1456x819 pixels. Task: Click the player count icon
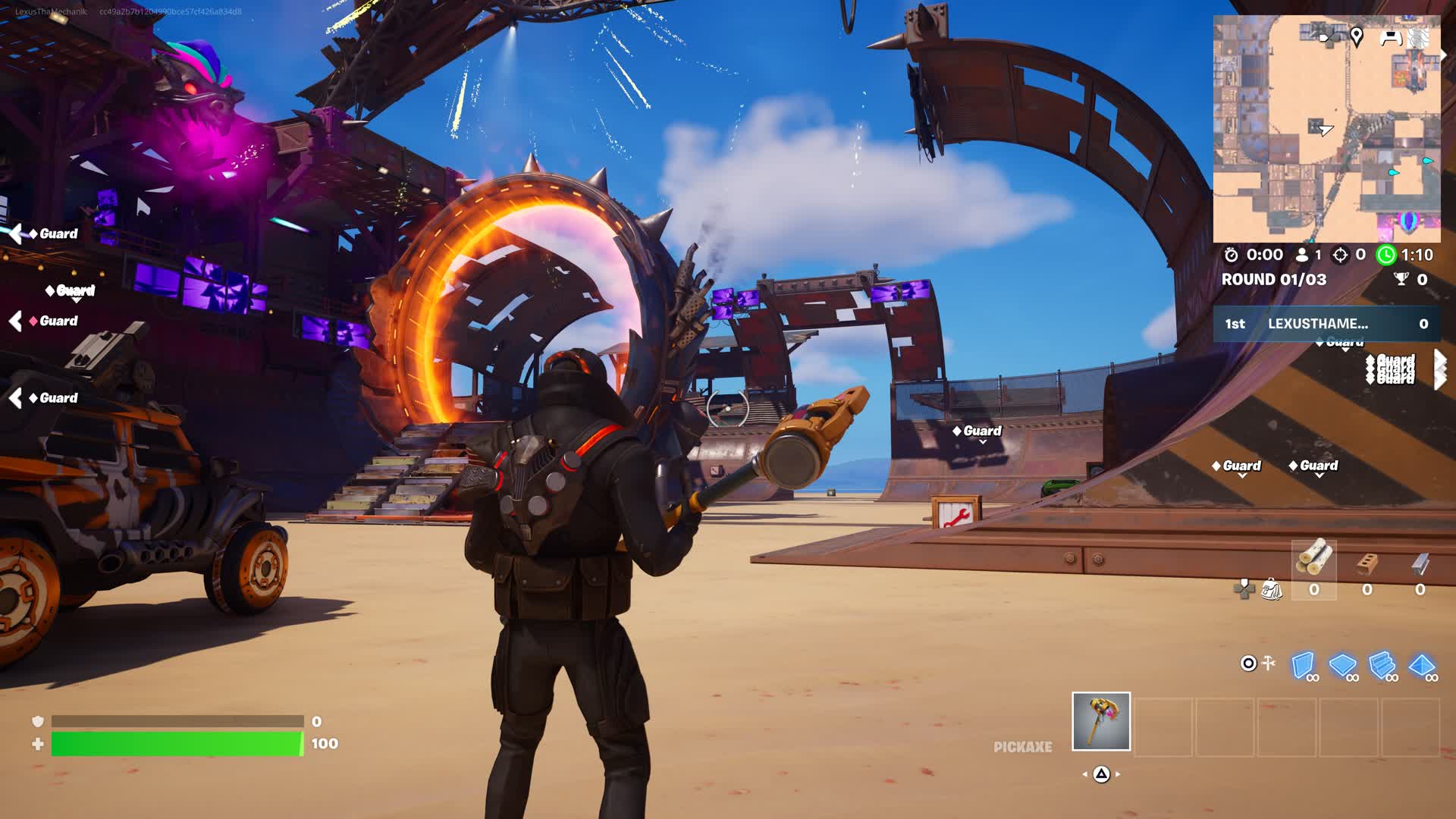[1303, 255]
